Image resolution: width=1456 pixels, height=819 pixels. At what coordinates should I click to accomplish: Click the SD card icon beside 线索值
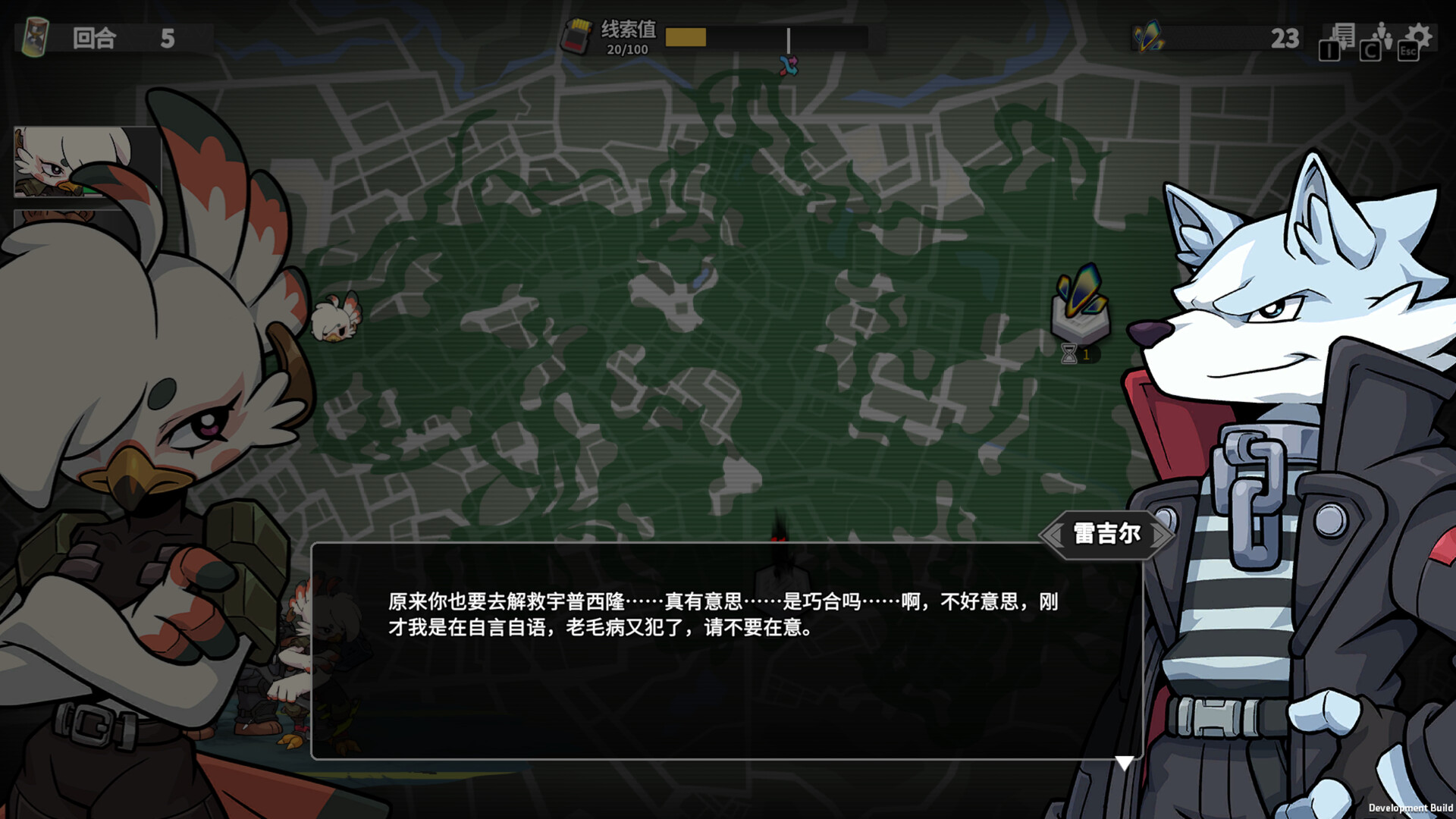click(x=579, y=36)
